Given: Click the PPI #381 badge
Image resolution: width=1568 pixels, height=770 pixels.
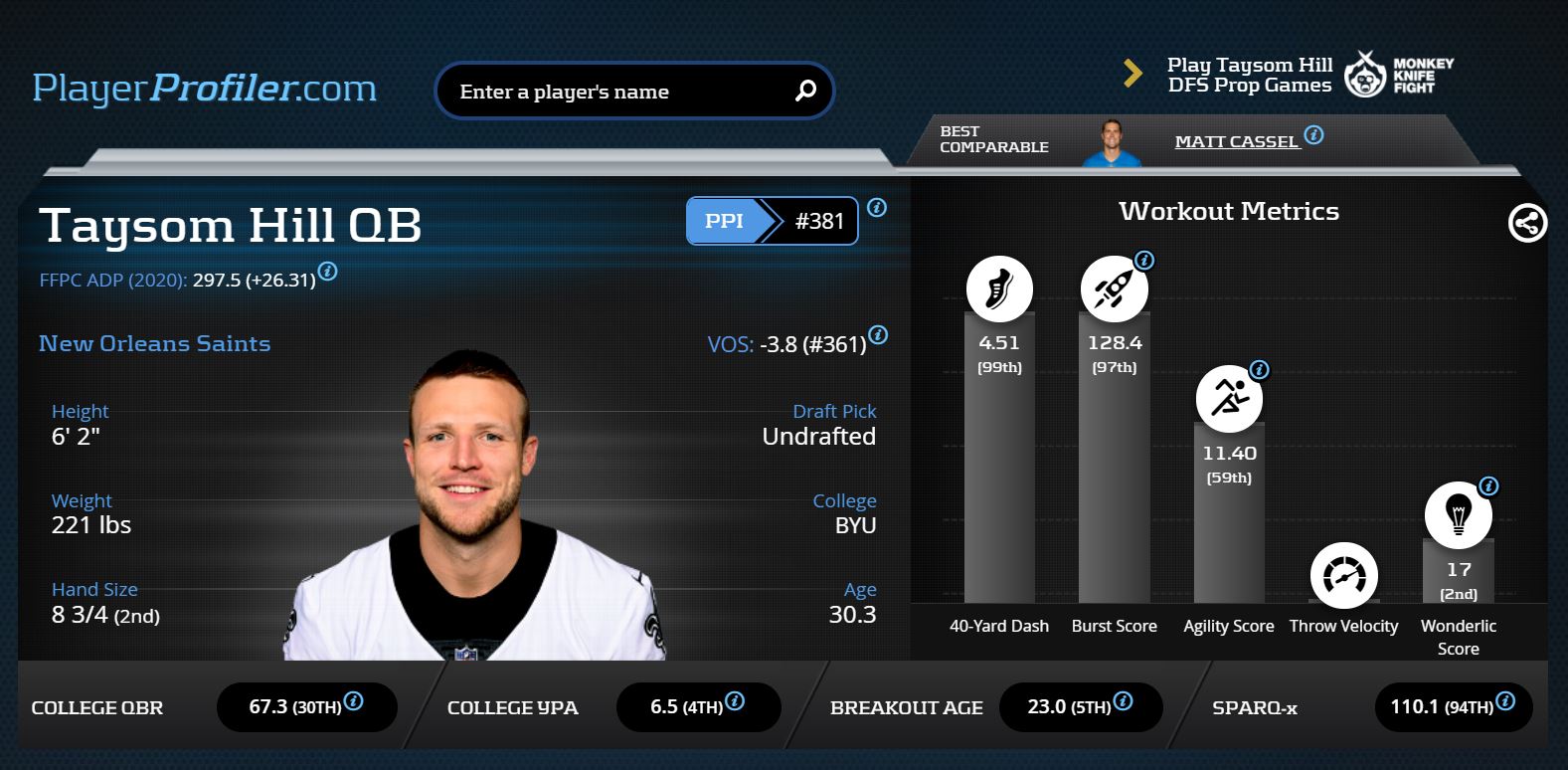Looking at the screenshot, I should [772, 221].
